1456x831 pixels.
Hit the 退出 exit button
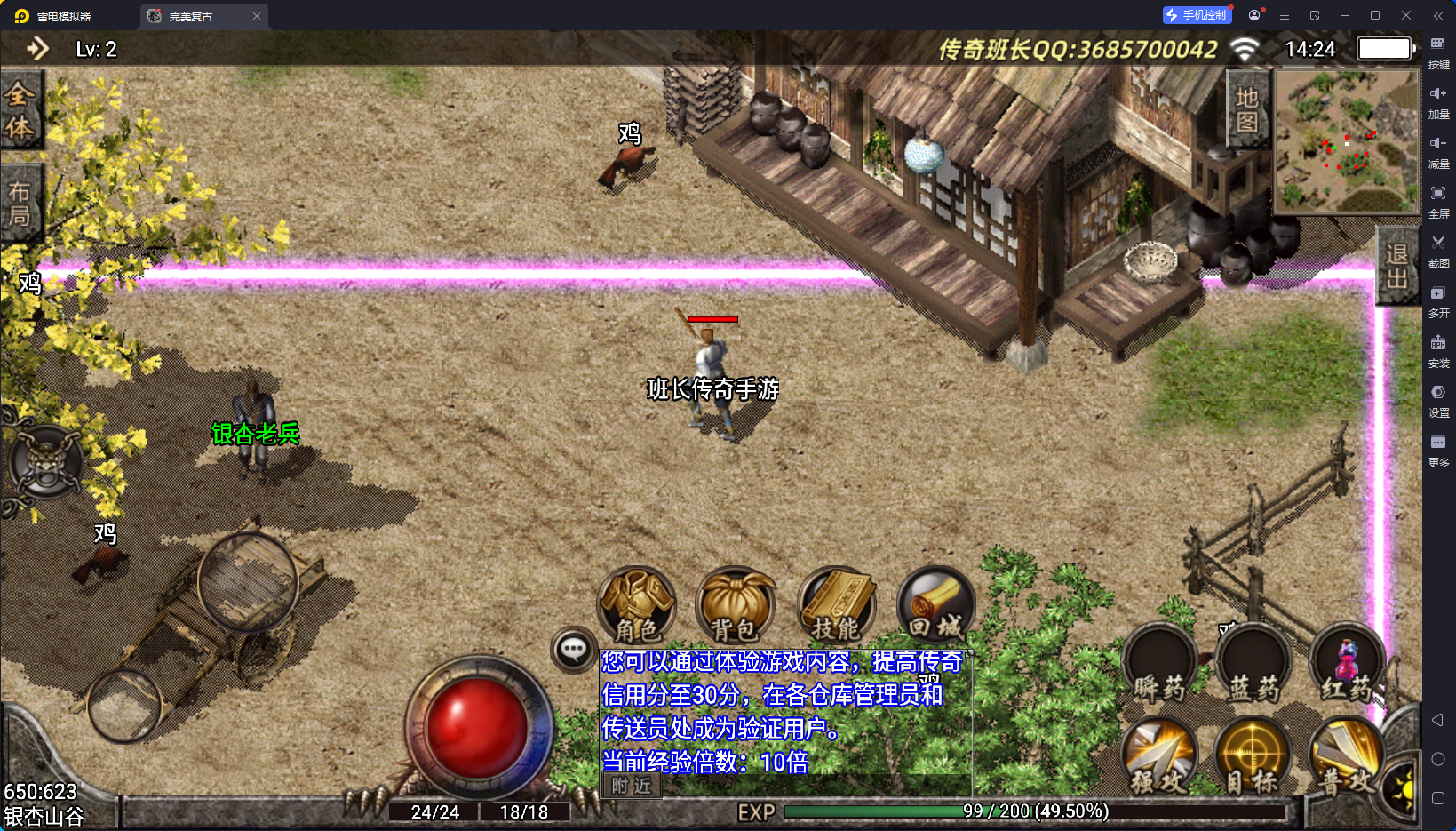tap(1396, 266)
